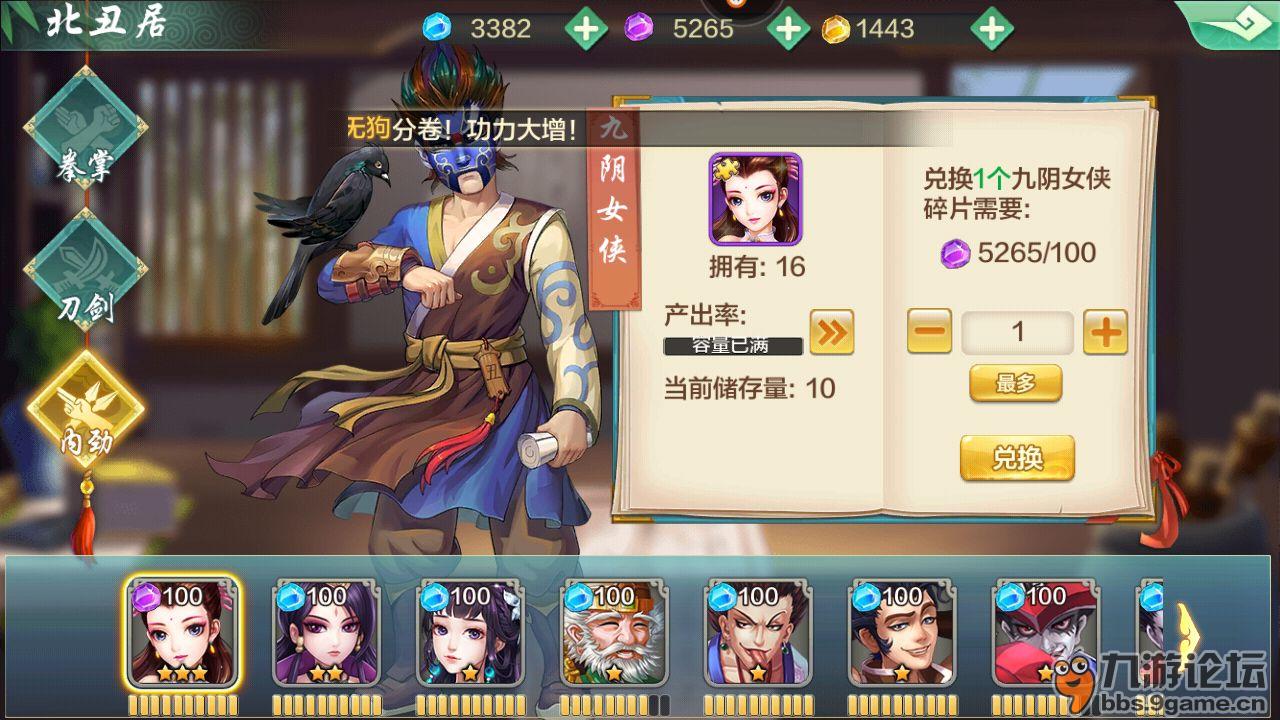Decrease exchange quantity with the minus stepper
The width and height of the screenshot is (1280, 720).
click(928, 332)
